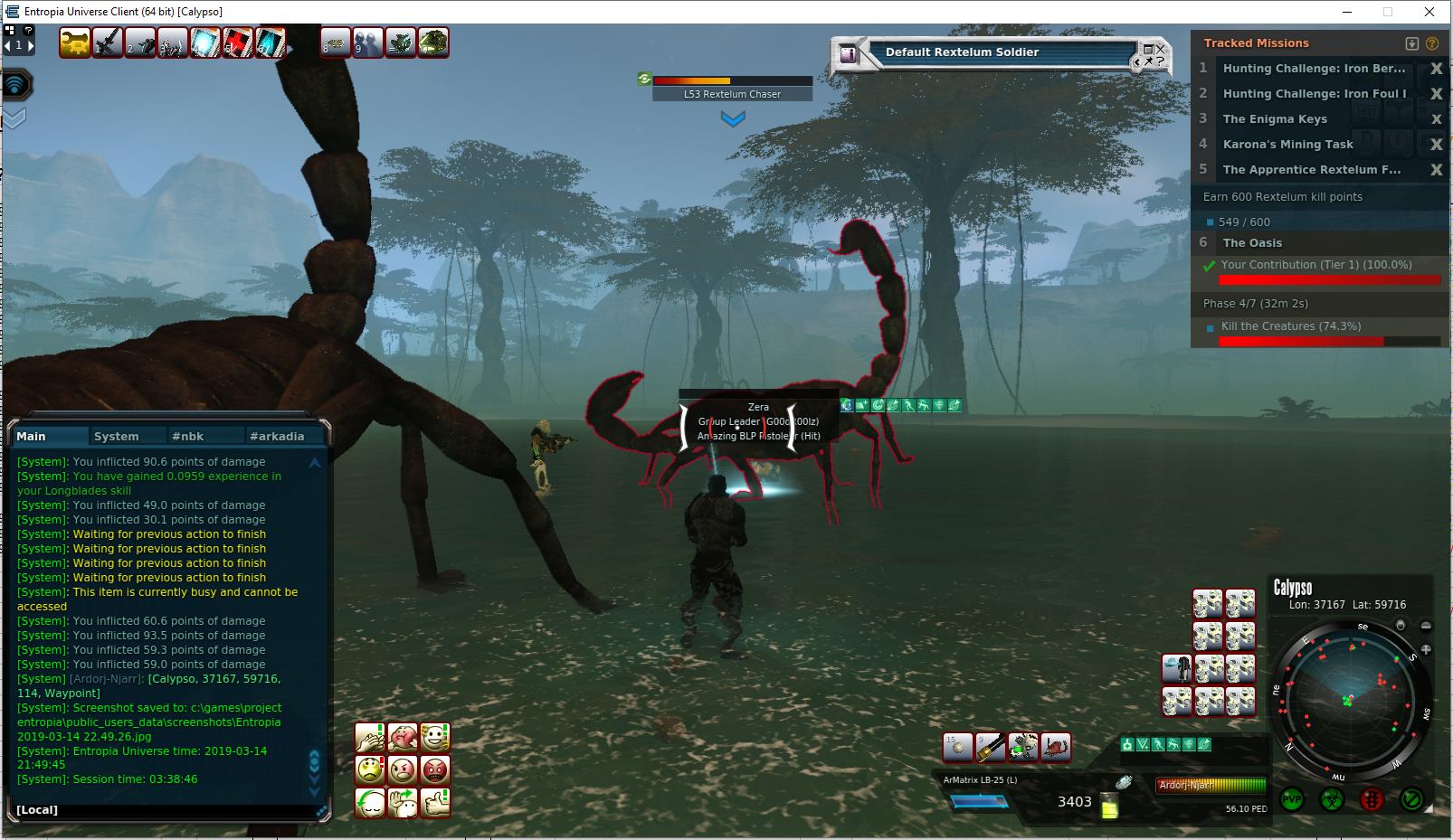Remove Hunting Challenge: Iron Foul from tracking
The image size is (1453, 840).
[1435, 94]
